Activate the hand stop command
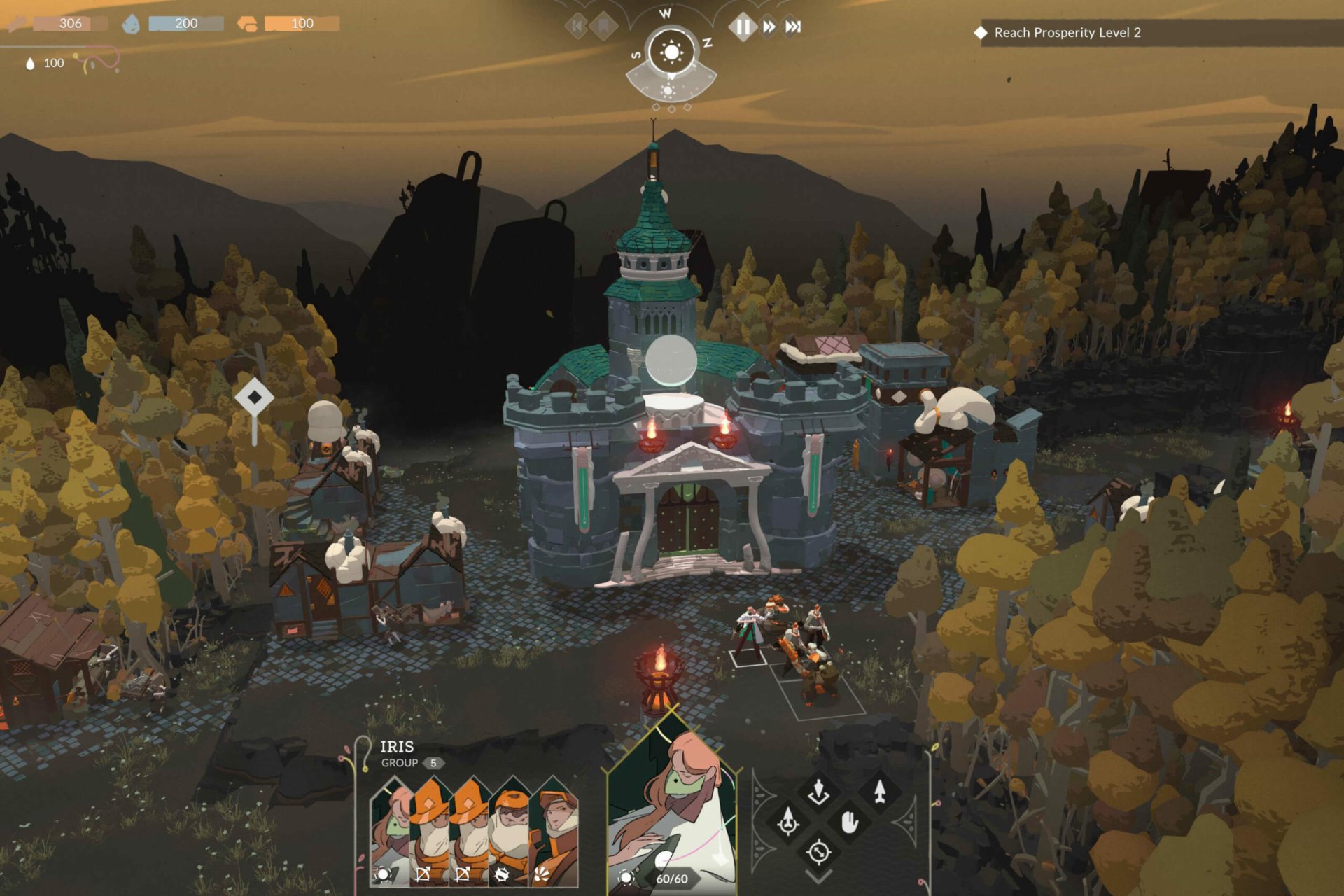Screen dimensions: 1344x896 coord(849,821)
